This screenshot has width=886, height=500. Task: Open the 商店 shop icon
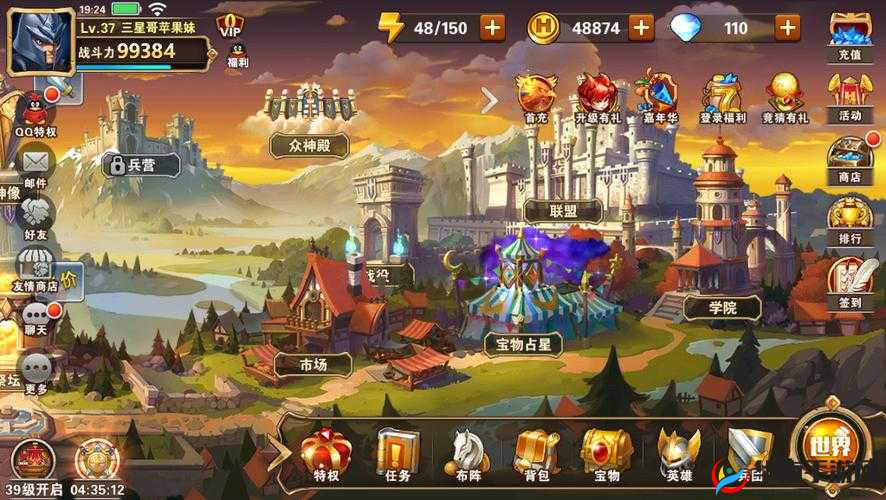850,160
